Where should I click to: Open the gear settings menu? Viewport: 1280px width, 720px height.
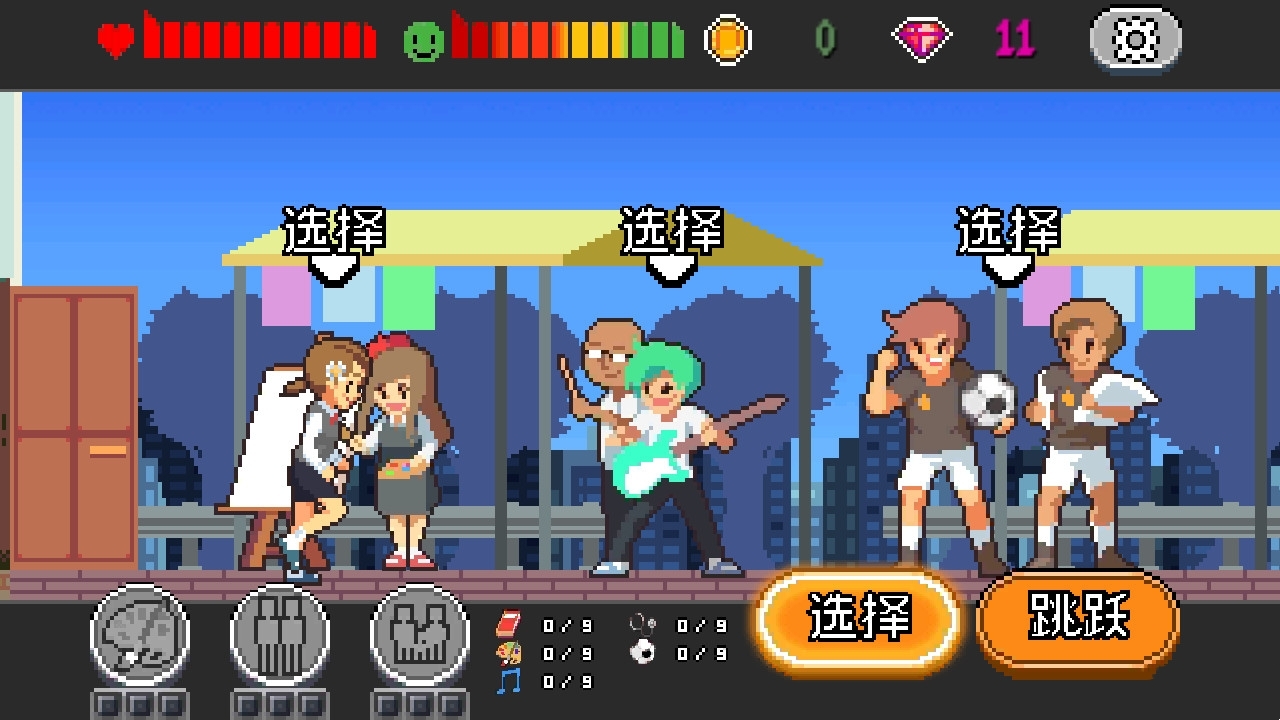tap(1135, 40)
